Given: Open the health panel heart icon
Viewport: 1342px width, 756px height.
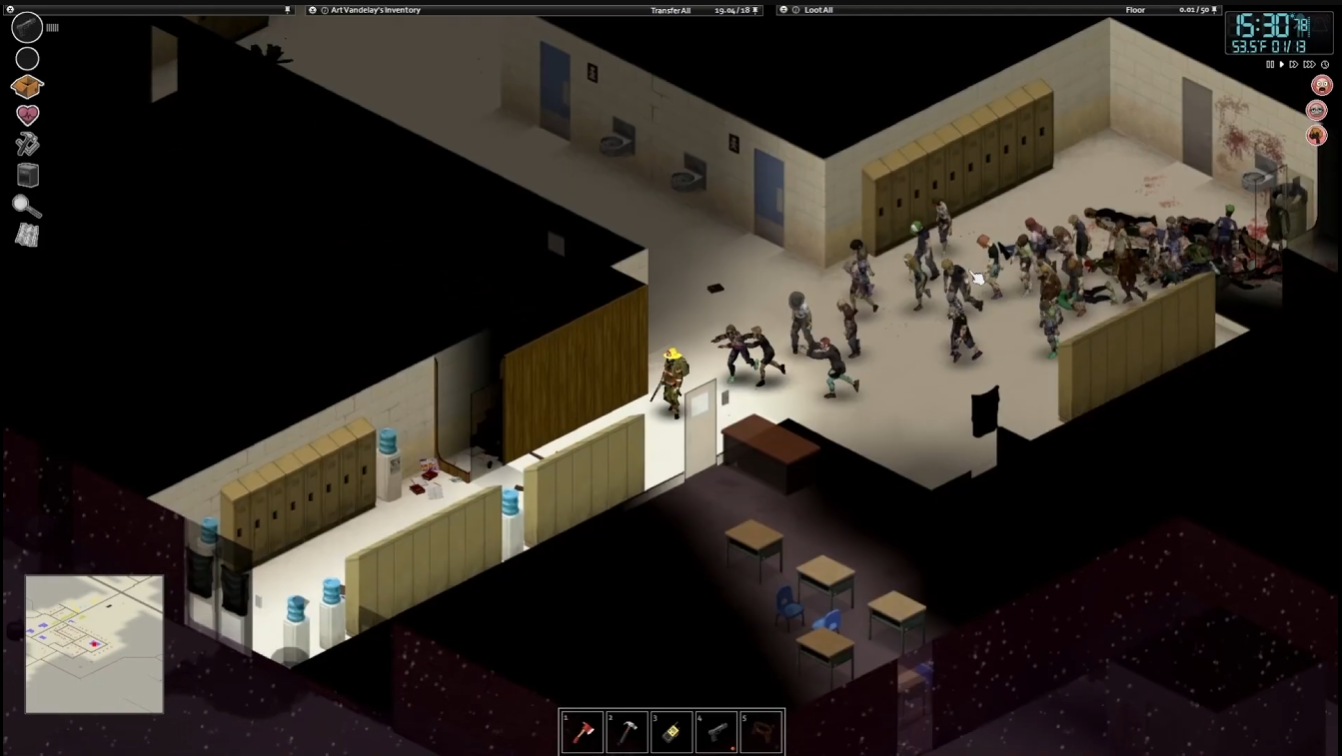Looking at the screenshot, I should (27, 115).
